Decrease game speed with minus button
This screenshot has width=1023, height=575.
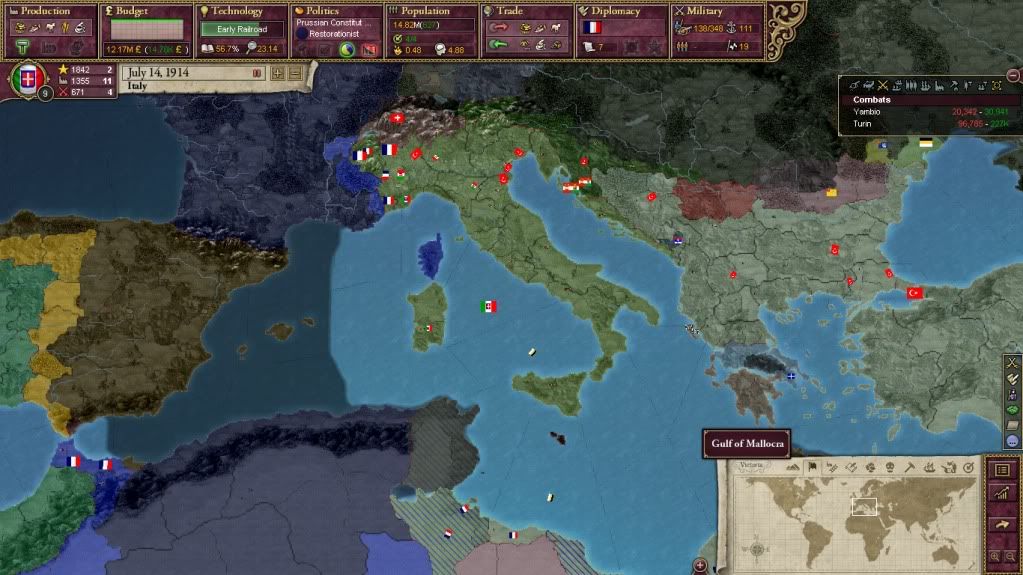295,73
